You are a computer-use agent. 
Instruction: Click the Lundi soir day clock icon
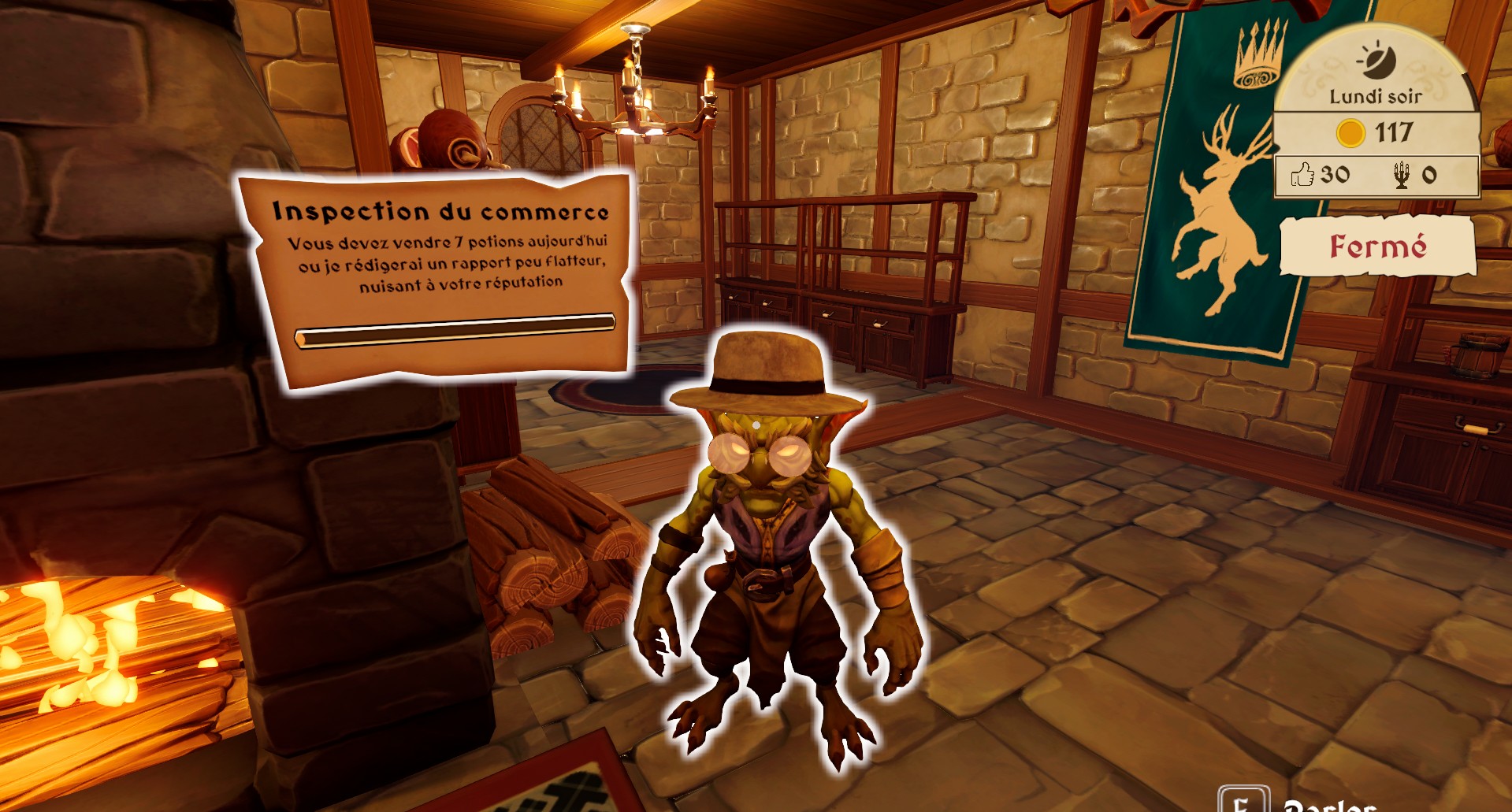[1376, 61]
